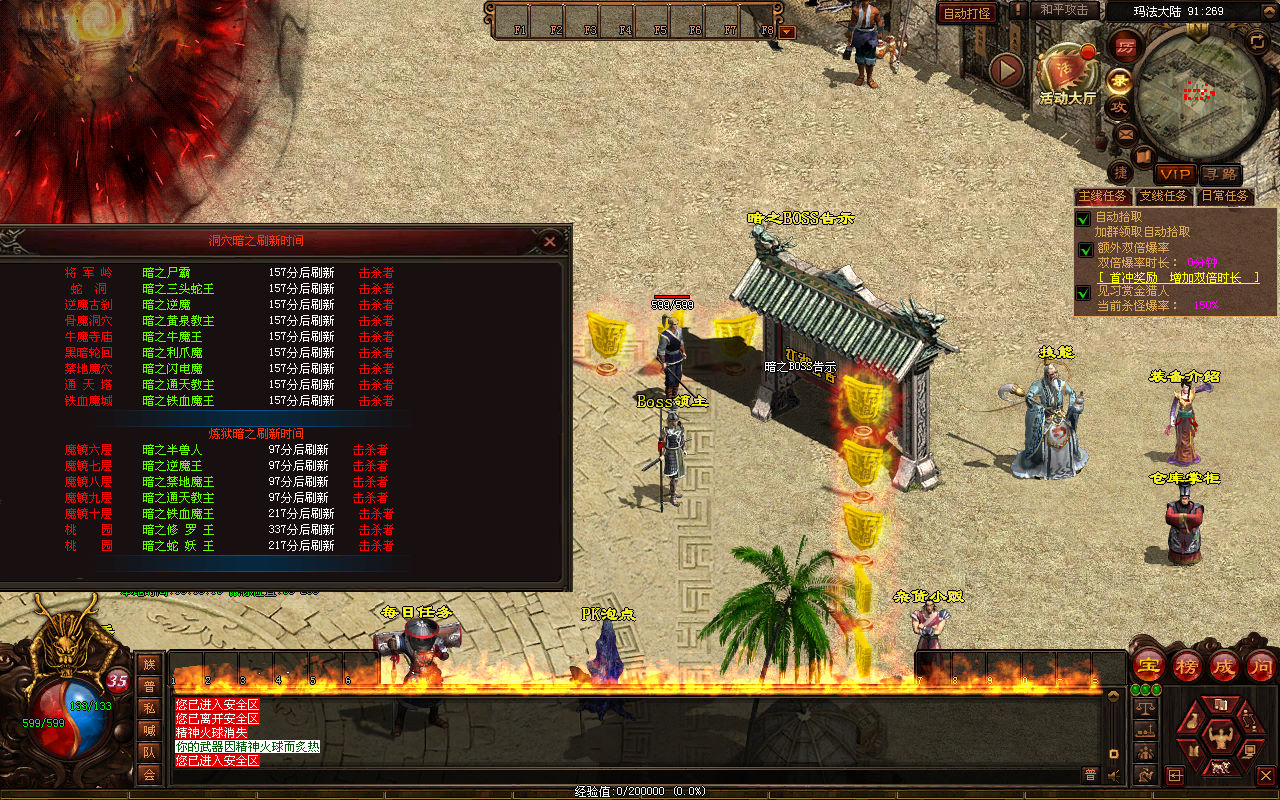Select the 主线任务 tab
This screenshot has width=1280, height=800.
[x=1103, y=197]
